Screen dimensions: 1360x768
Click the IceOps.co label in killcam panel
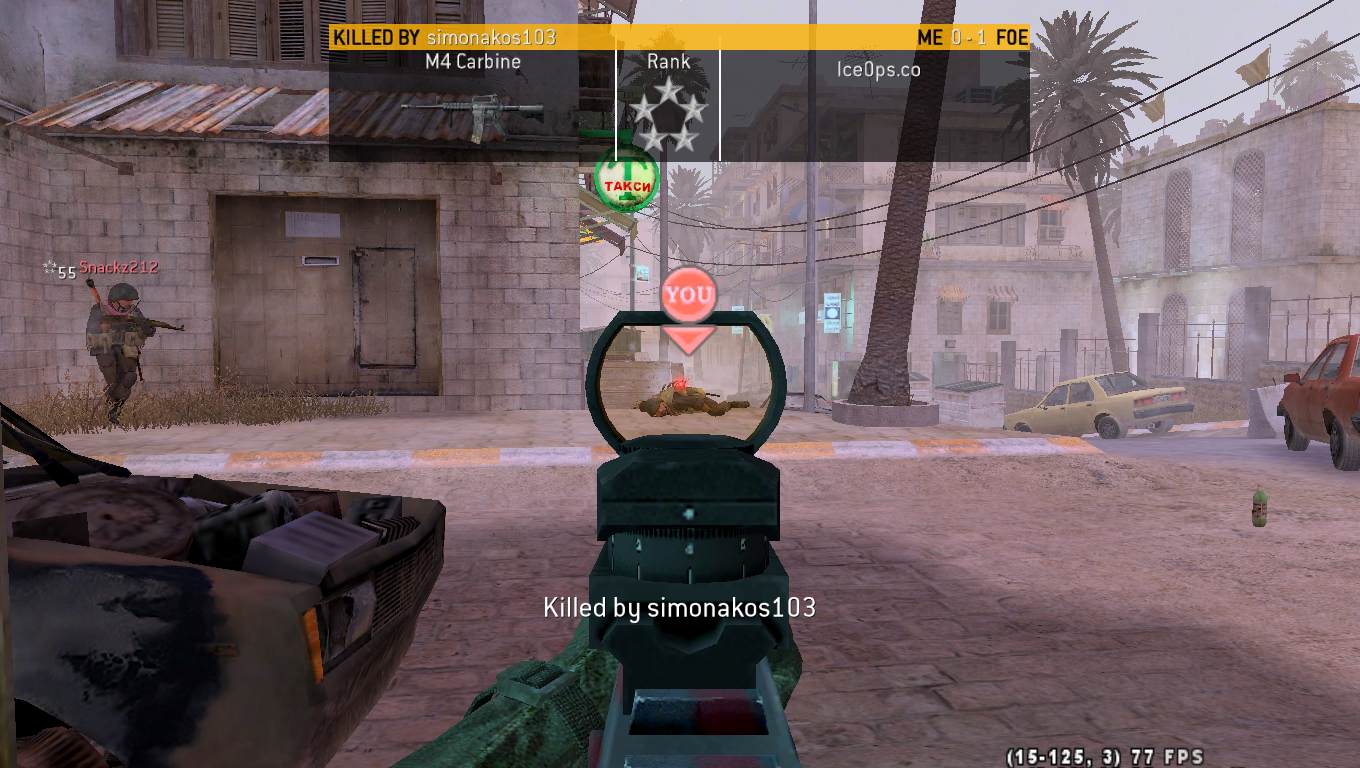click(x=878, y=69)
